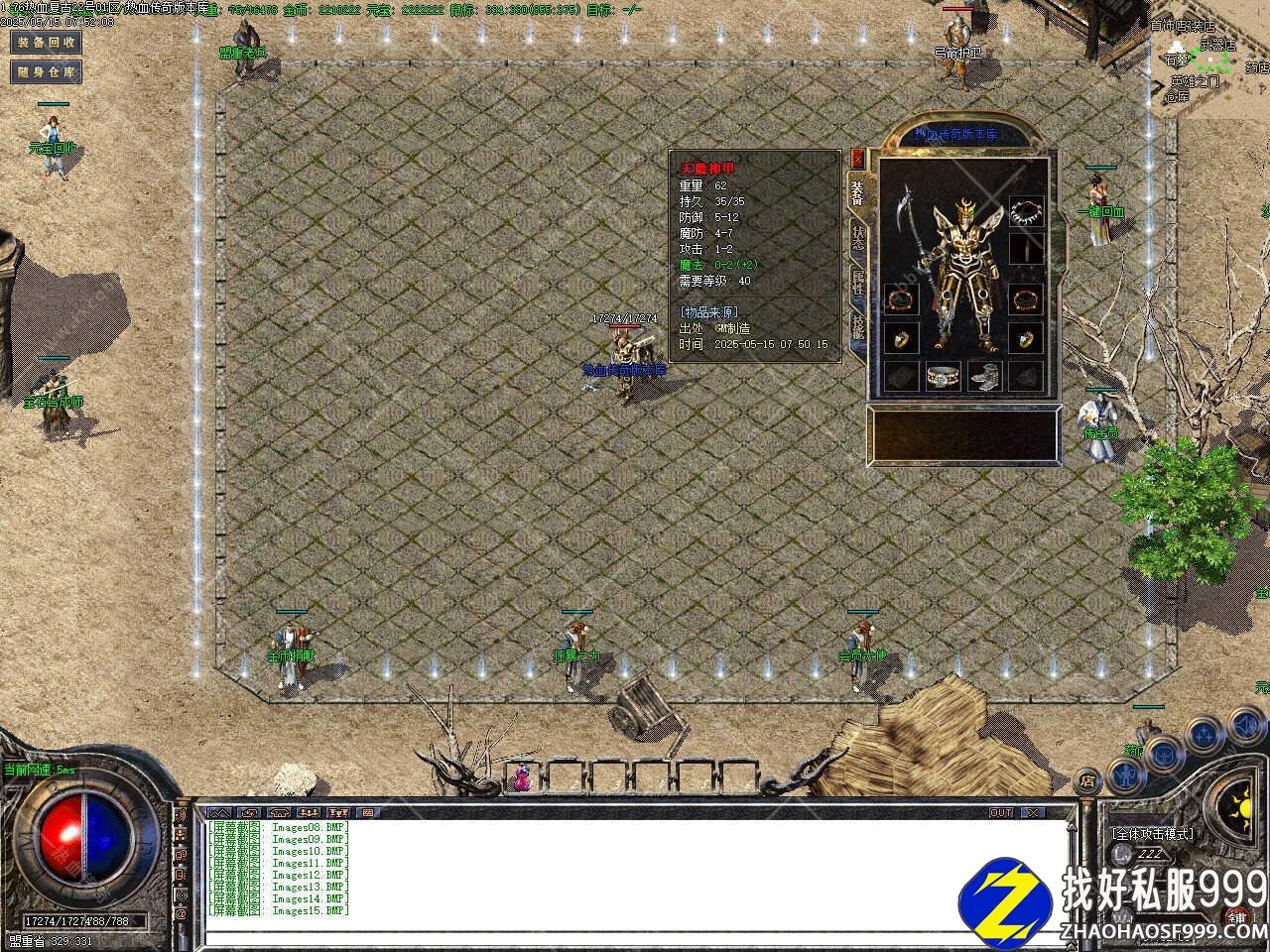Select the equipped belt slot
The width and height of the screenshot is (1270, 952).
coord(943,376)
